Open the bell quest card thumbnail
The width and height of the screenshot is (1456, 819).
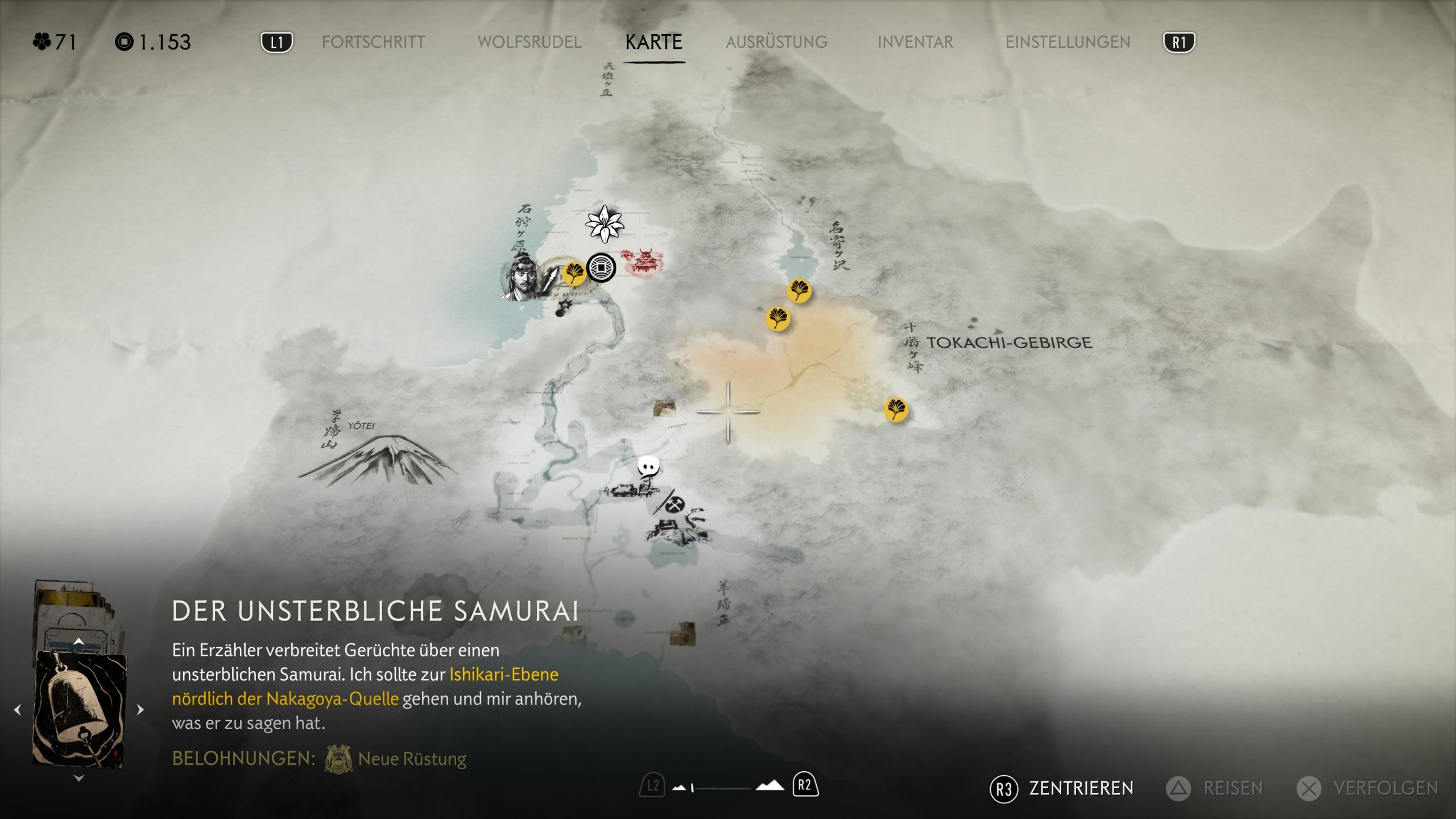80,710
